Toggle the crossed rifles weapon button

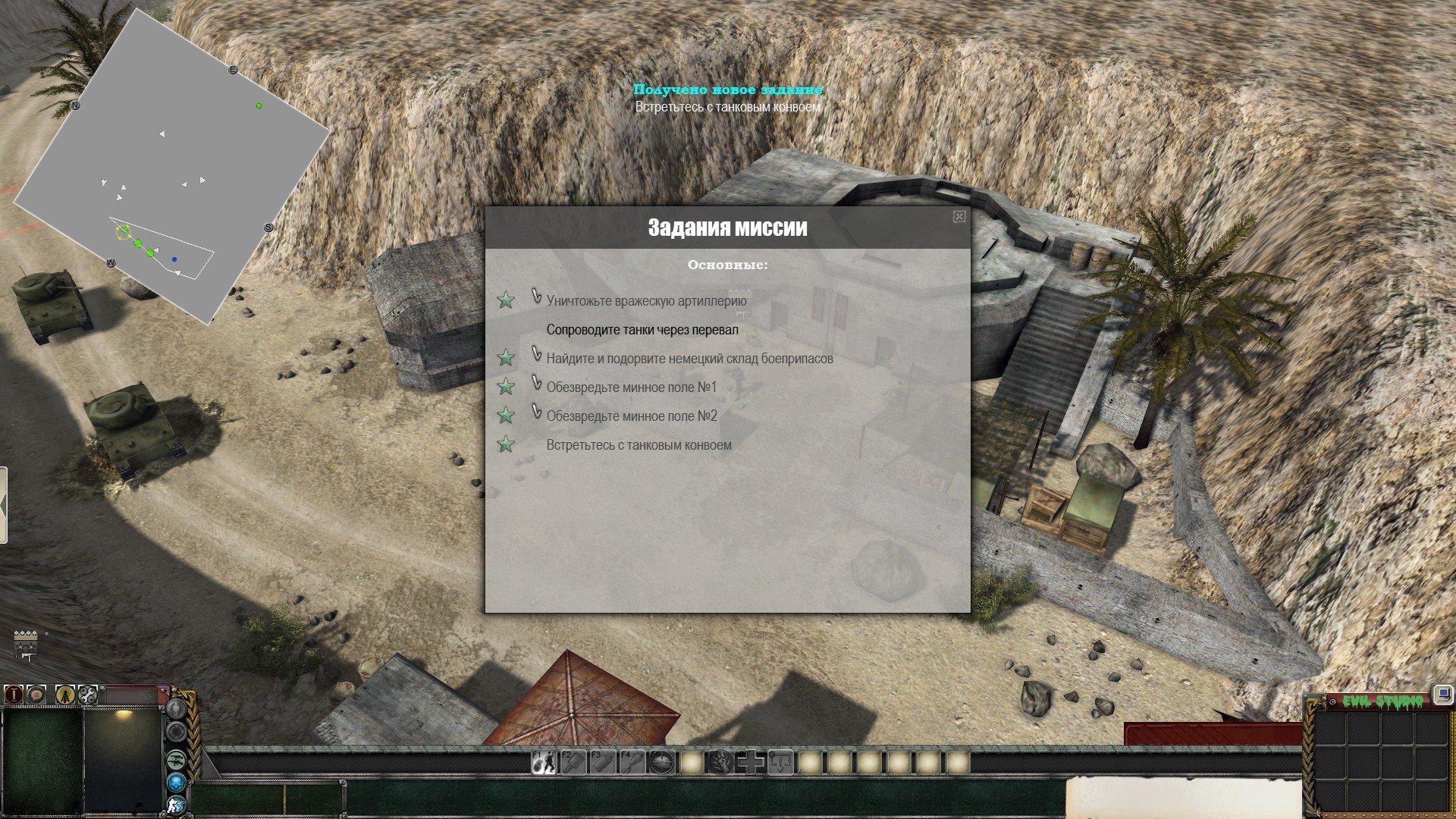[176, 758]
